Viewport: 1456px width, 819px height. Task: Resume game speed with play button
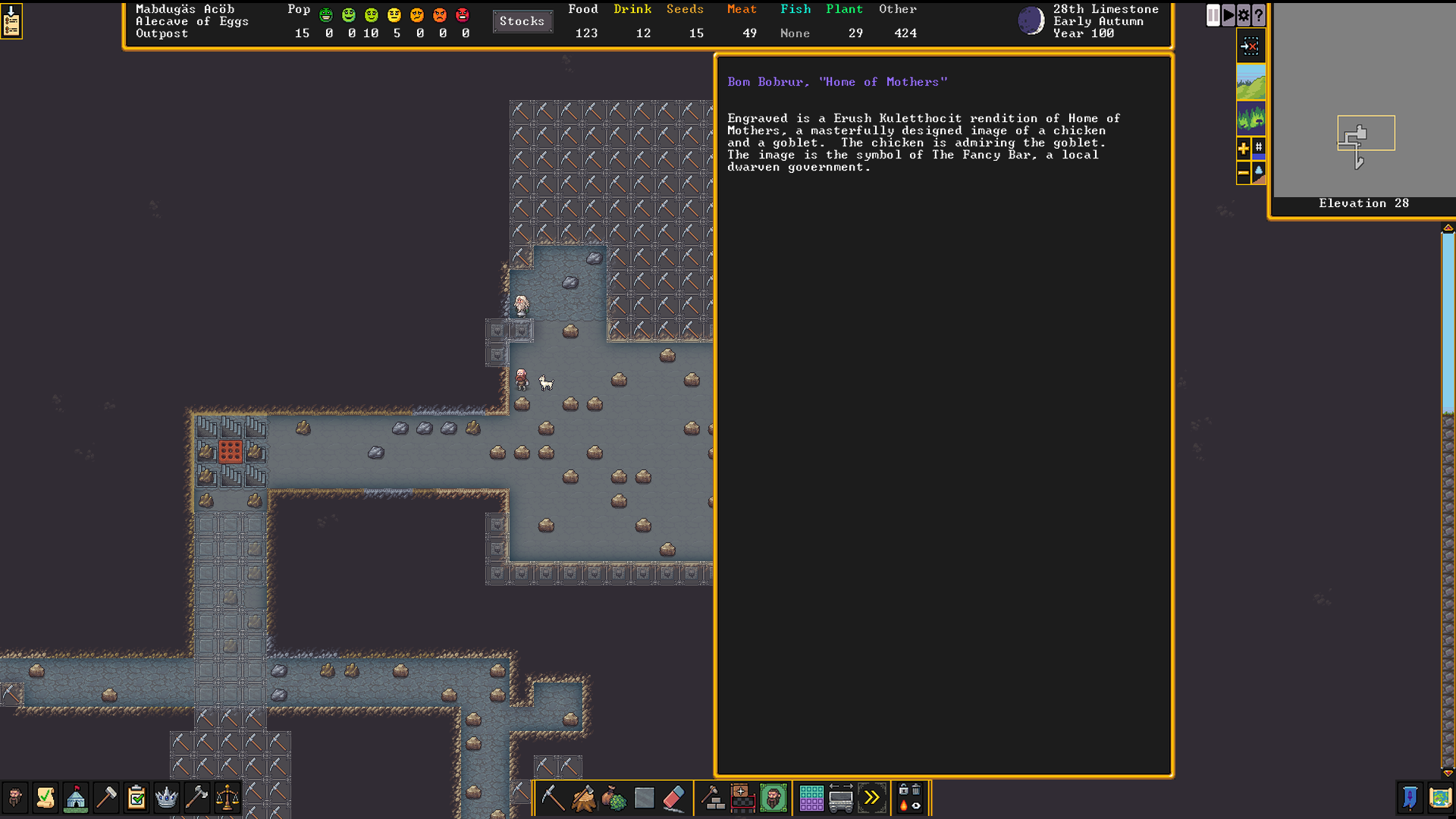tap(1228, 15)
